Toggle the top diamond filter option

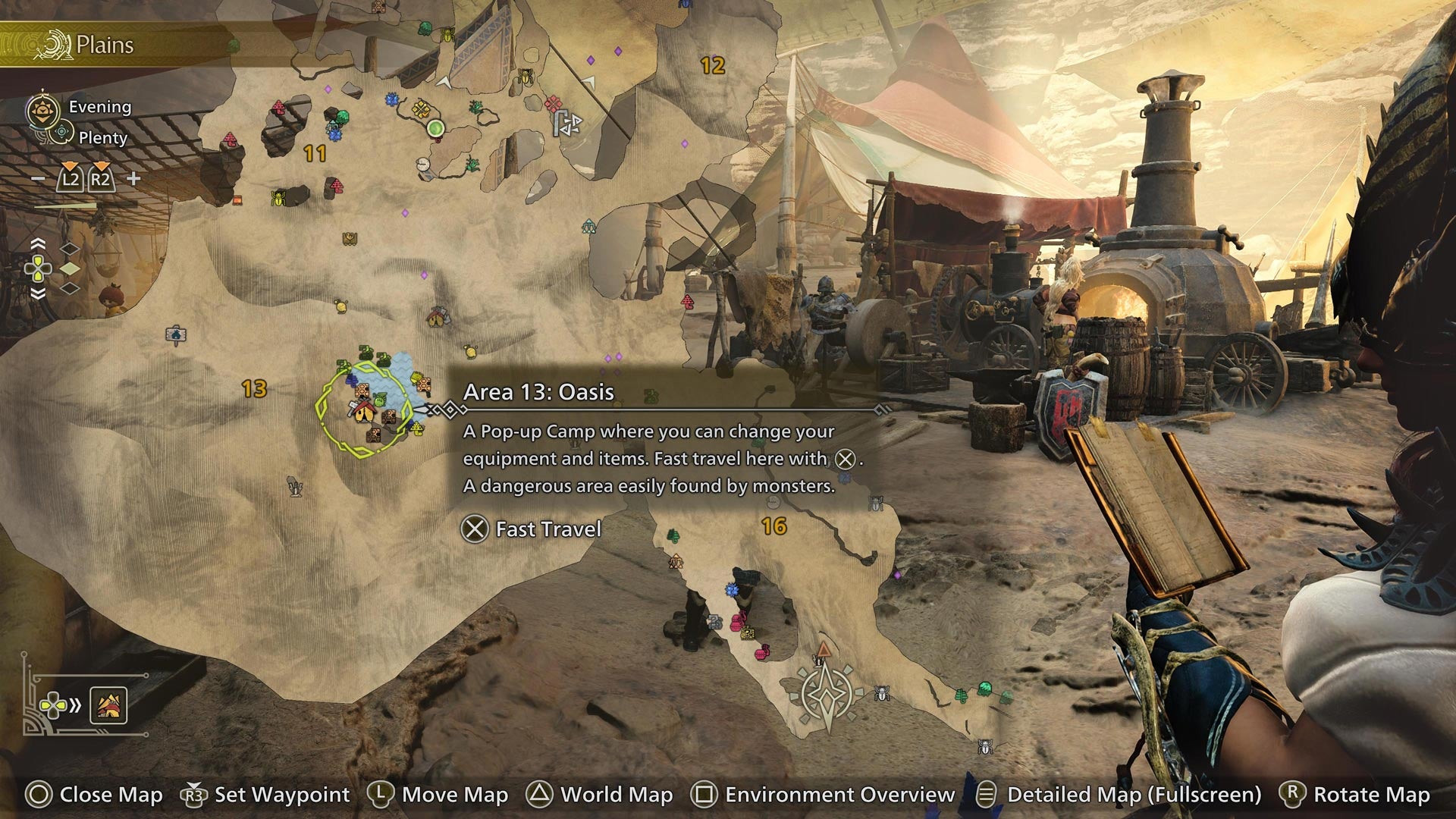(x=70, y=248)
